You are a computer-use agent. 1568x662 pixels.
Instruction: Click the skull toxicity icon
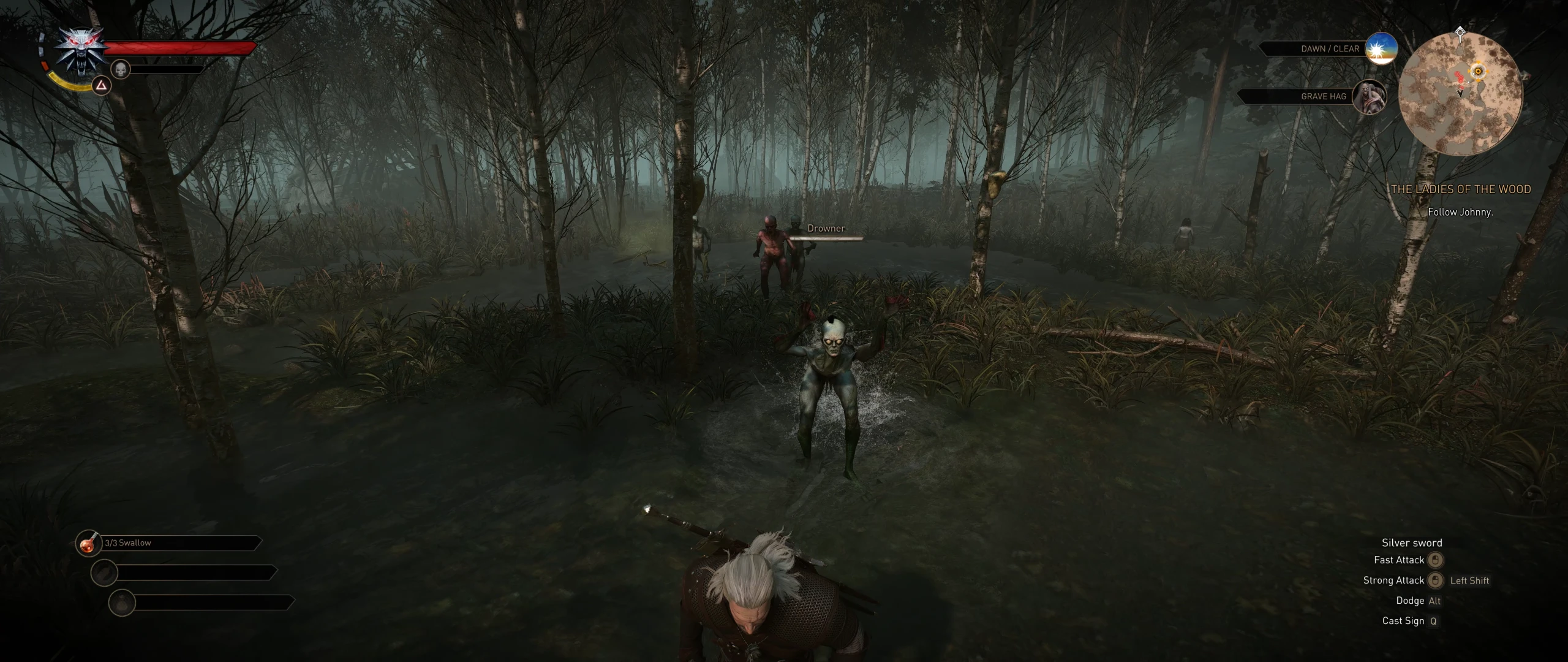pos(121,70)
